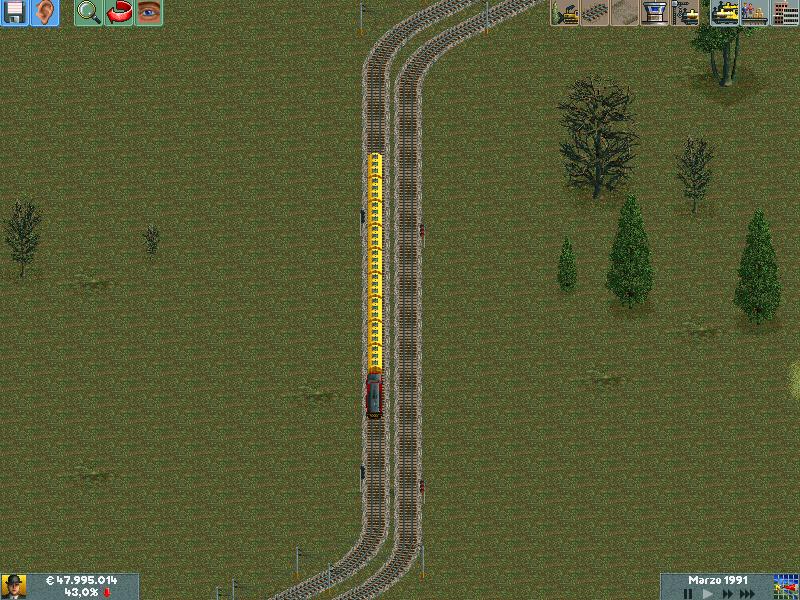Screen dimensions: 800x600
Task: Open the crane build vehicles menu
Action: click(685, 13)
